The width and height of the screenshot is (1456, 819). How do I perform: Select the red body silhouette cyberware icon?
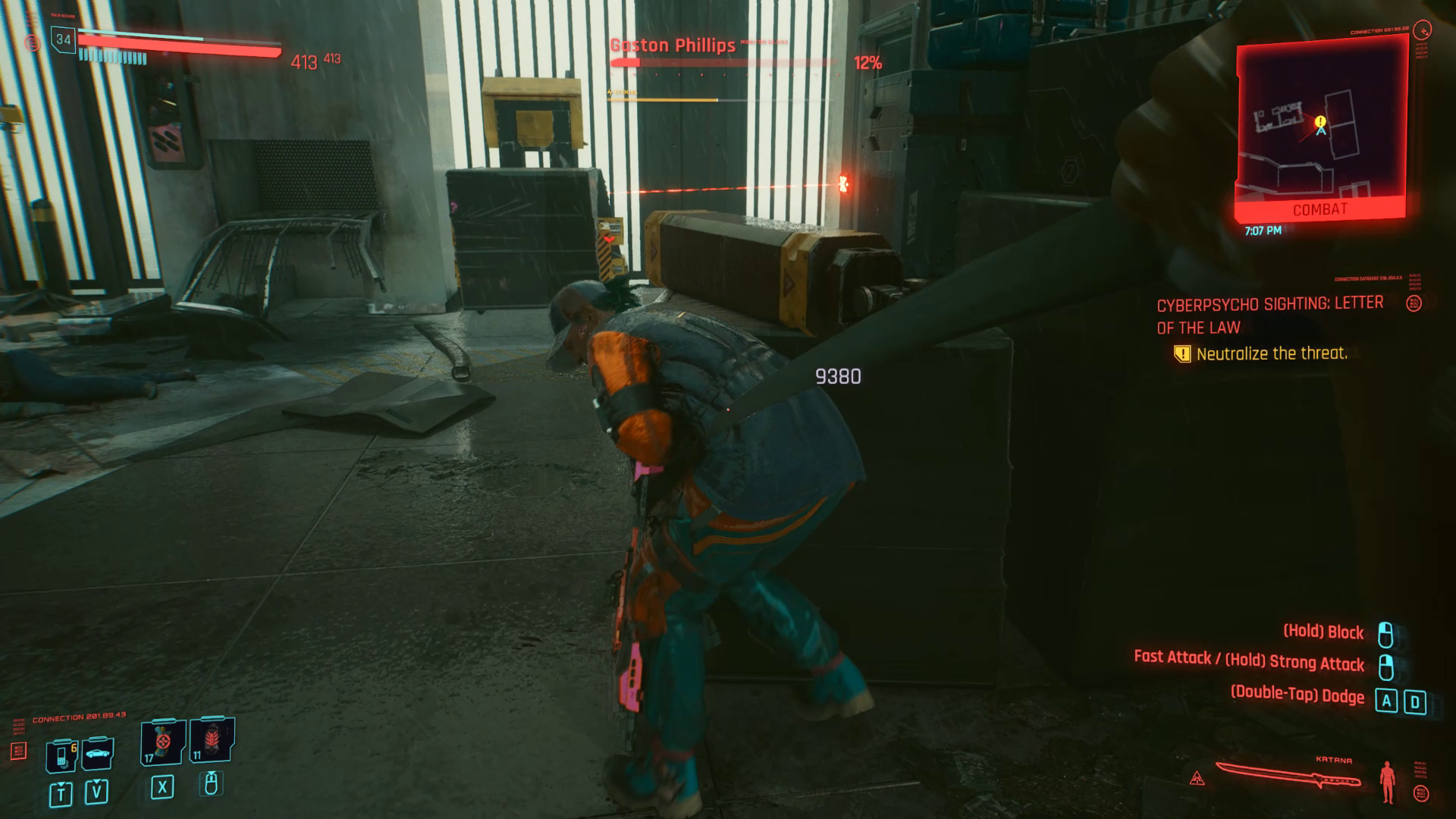[1388, 782]
